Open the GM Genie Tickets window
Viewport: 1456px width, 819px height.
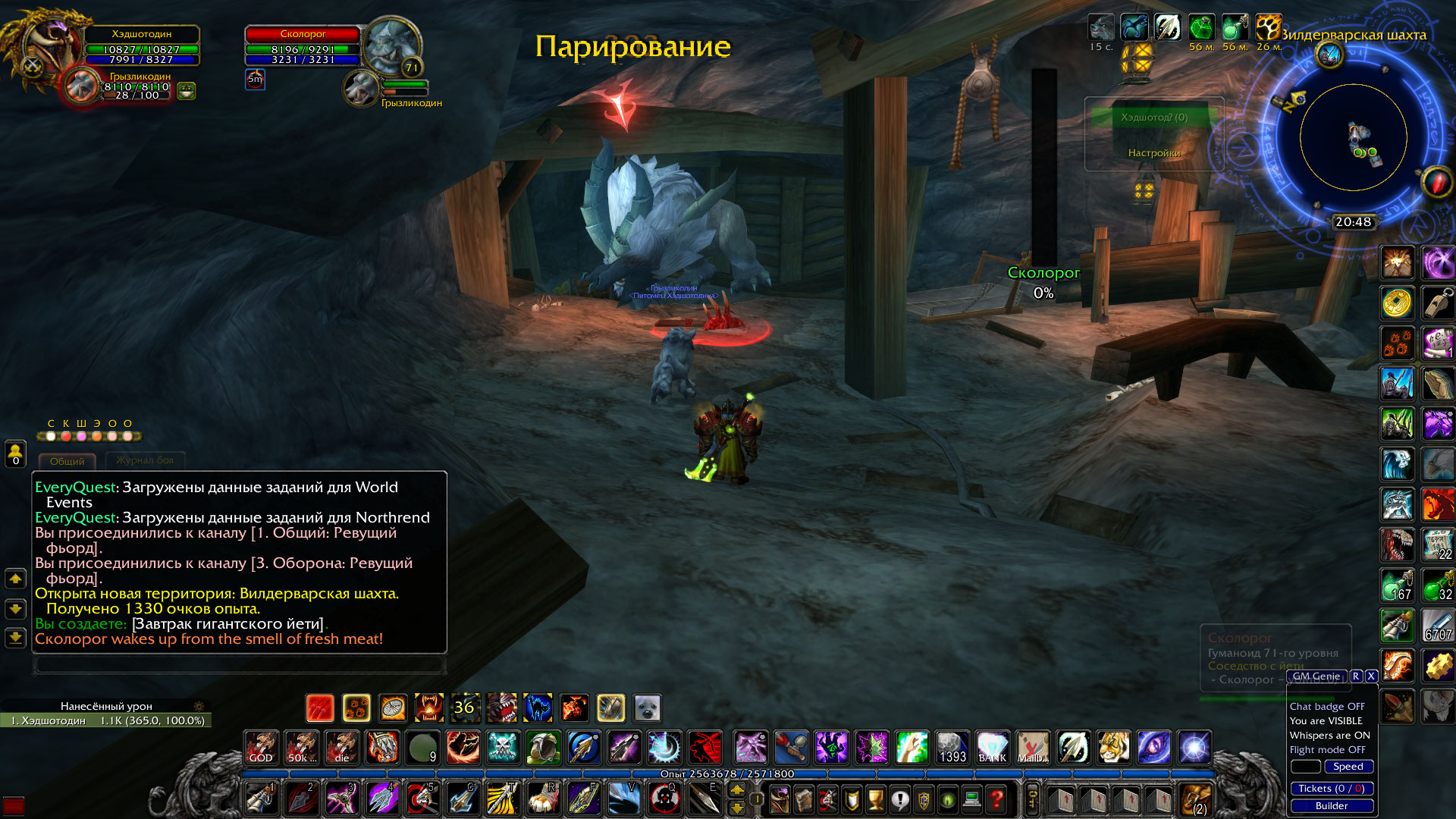[1331, 789]
